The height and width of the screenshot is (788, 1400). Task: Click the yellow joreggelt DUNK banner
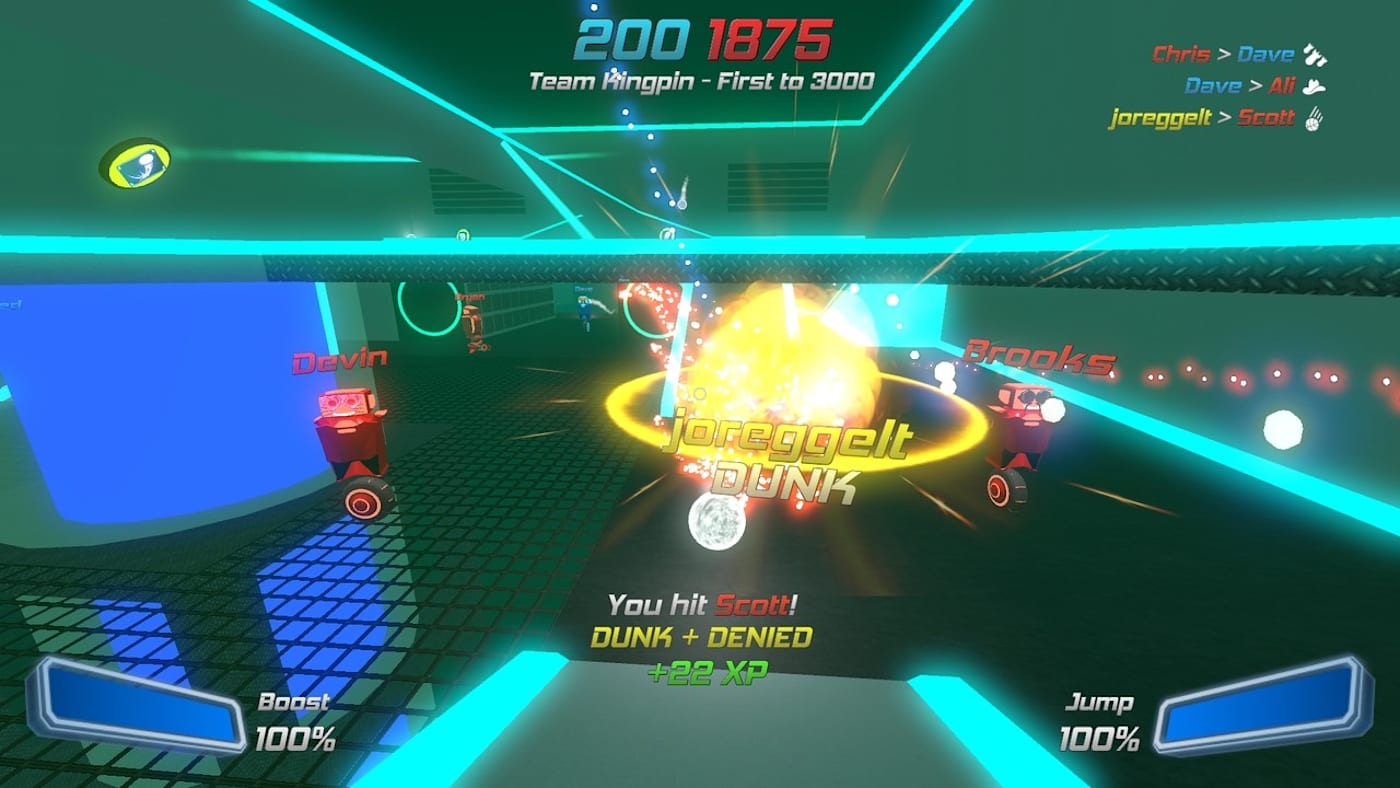[787, 448]
